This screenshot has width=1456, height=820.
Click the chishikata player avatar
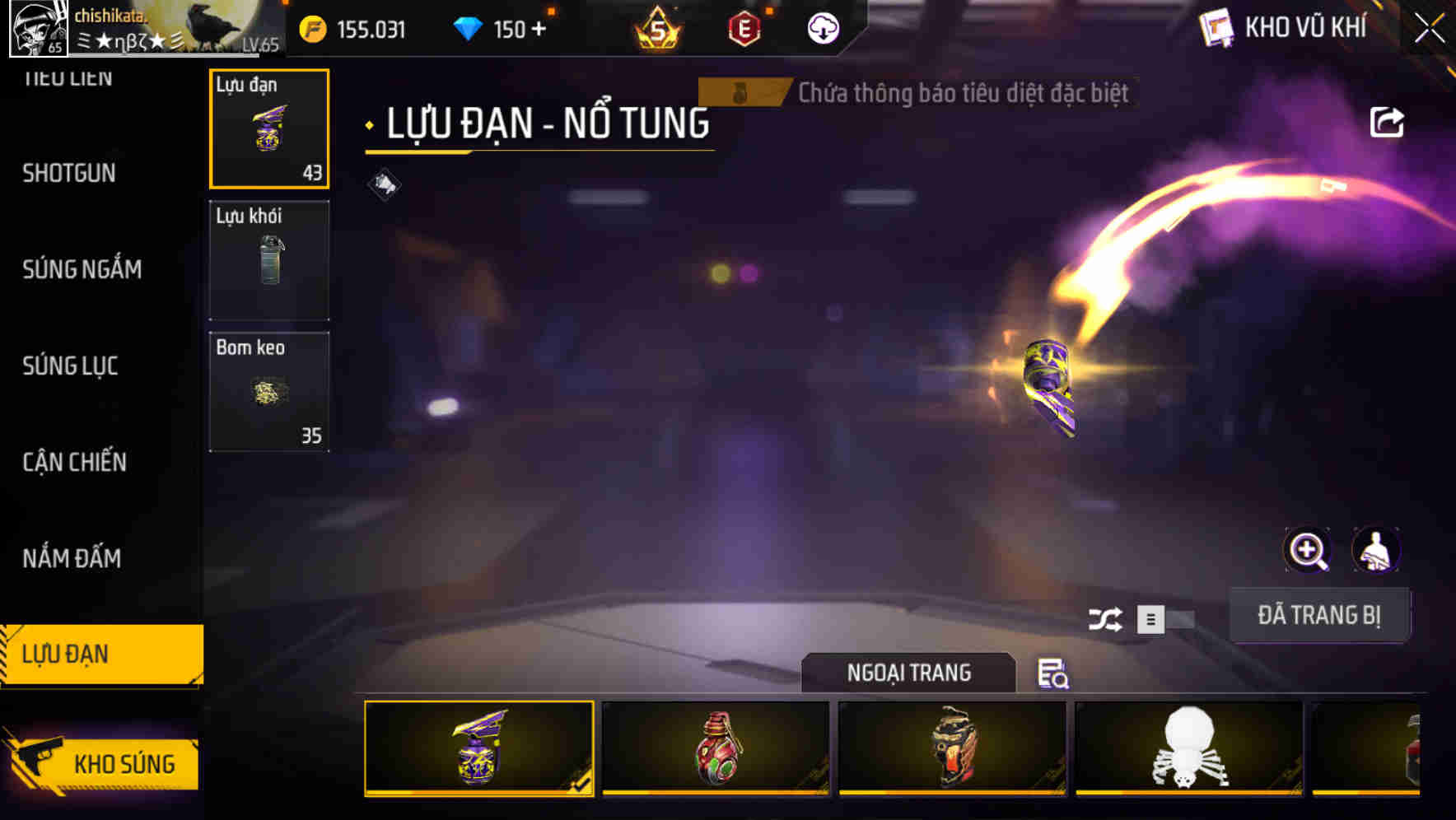coord(40,29)
